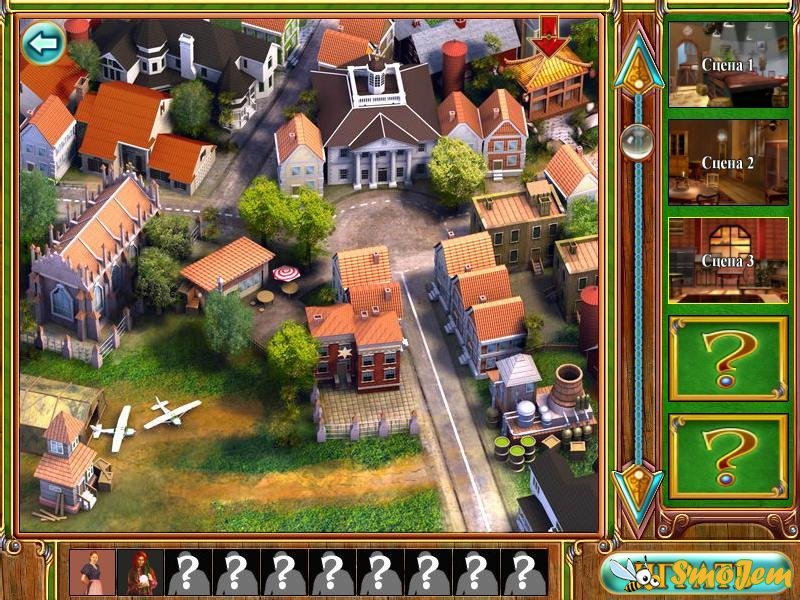Select the Сцена 2 thumbnail

[727, 162]
